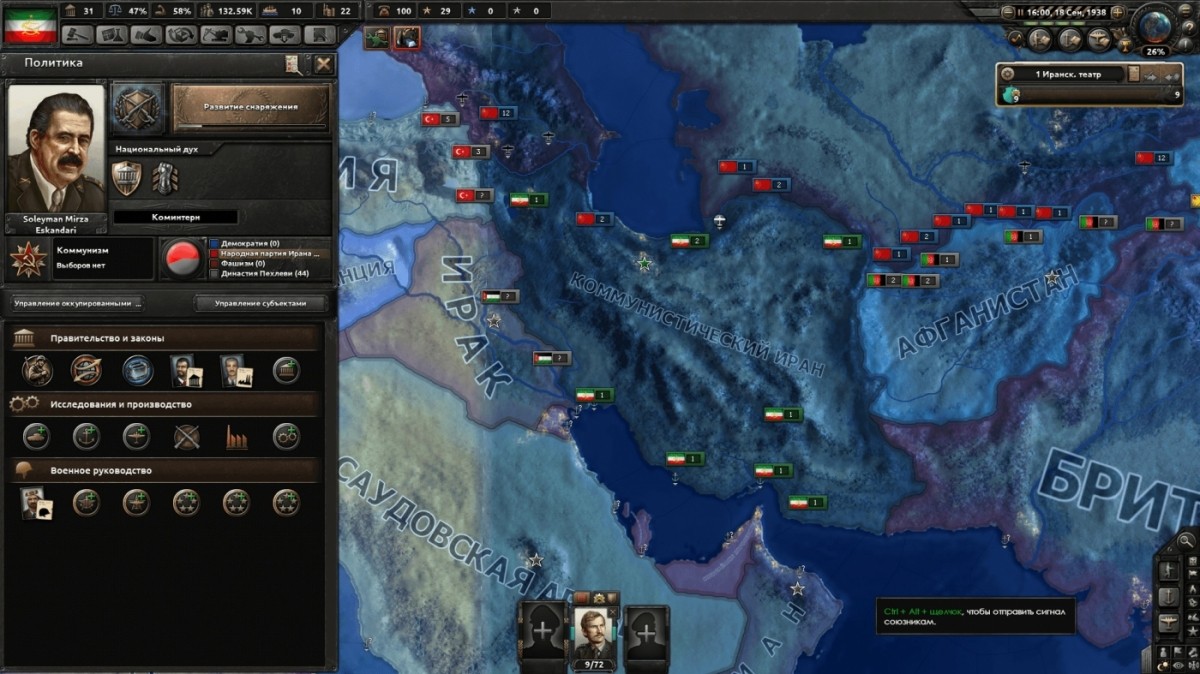Change the trade law globe icon
The image size is (1200, 674).
[x=87, y=371]
